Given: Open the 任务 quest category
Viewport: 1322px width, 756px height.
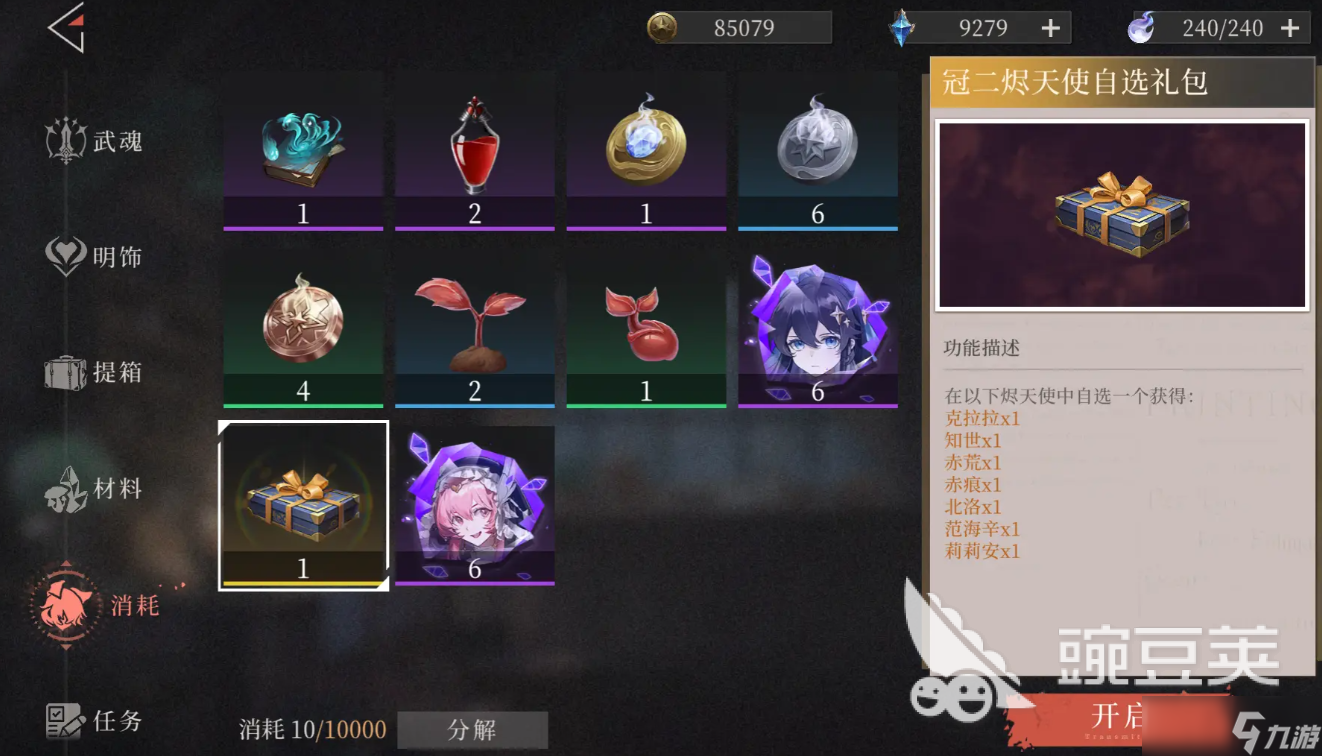Looking at the screenshot, I should coord(95,720).
